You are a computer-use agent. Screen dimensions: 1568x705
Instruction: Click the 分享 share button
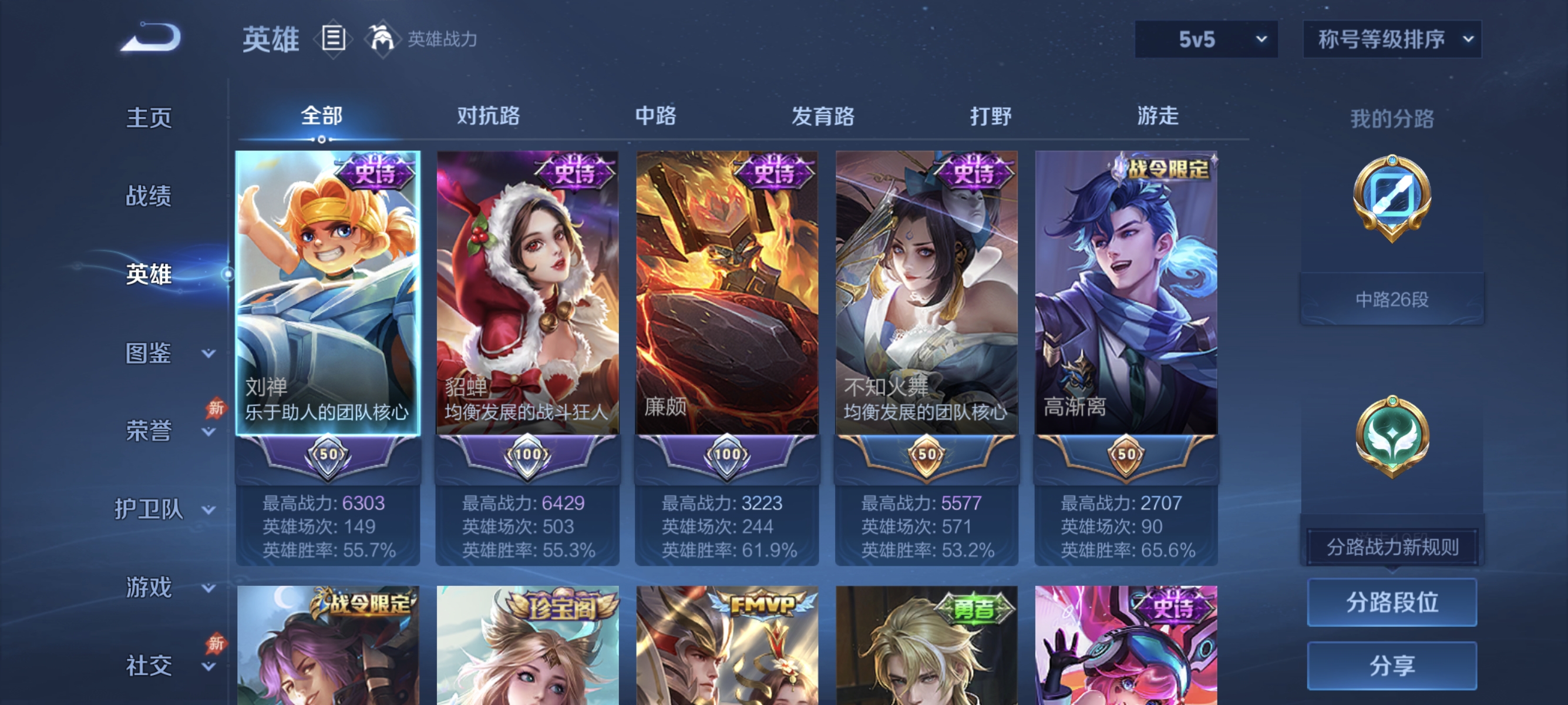click(x=1394, y=664)
